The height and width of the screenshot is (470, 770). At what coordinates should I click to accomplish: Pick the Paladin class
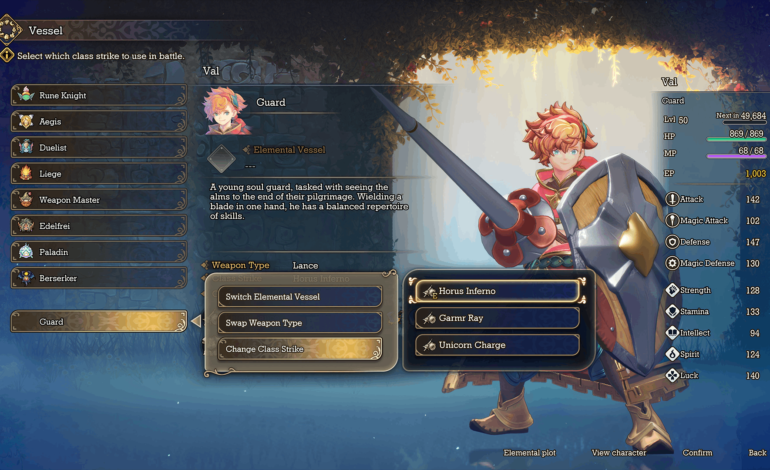tap(98, 251)
